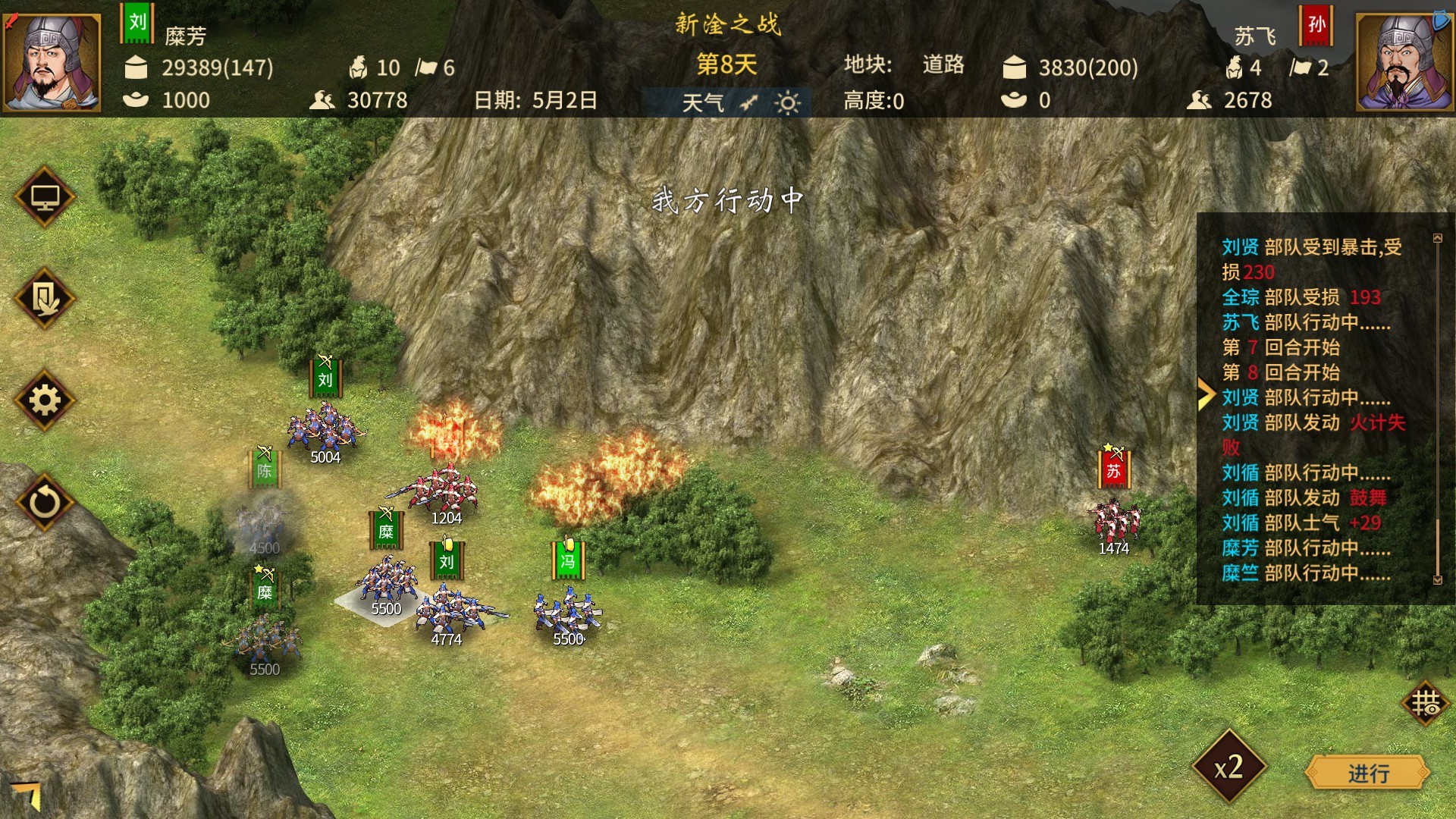Click the battle log's top scroll arrow
1456x819 pixels.
[1437, 238]
